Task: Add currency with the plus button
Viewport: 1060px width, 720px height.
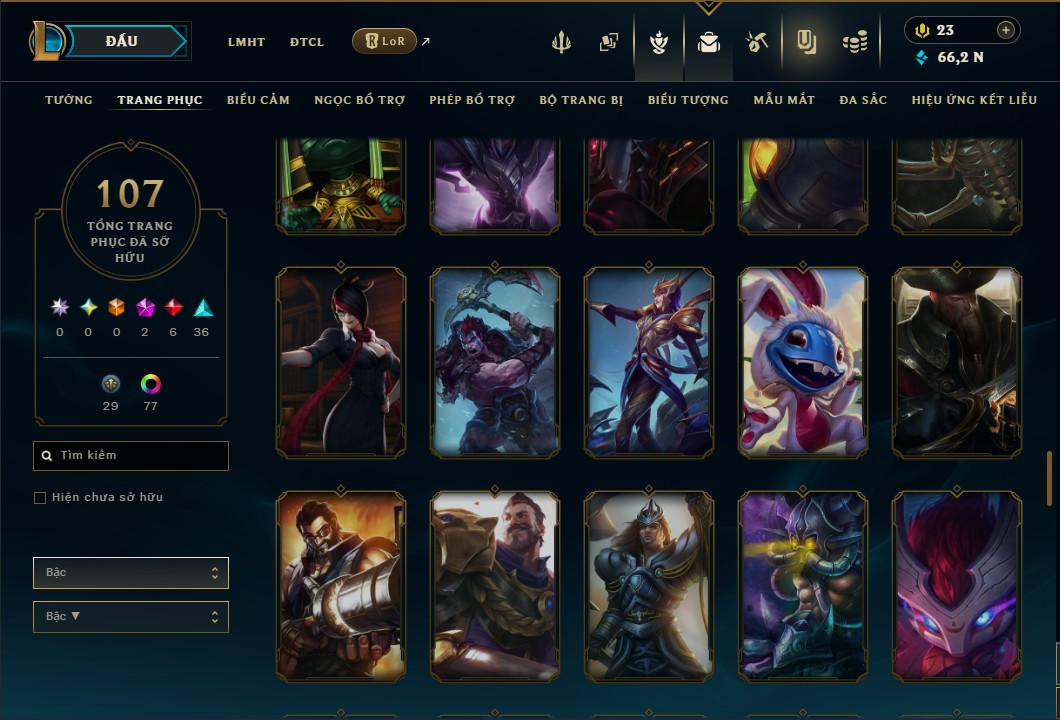Action: click(x=1006, y=31)
